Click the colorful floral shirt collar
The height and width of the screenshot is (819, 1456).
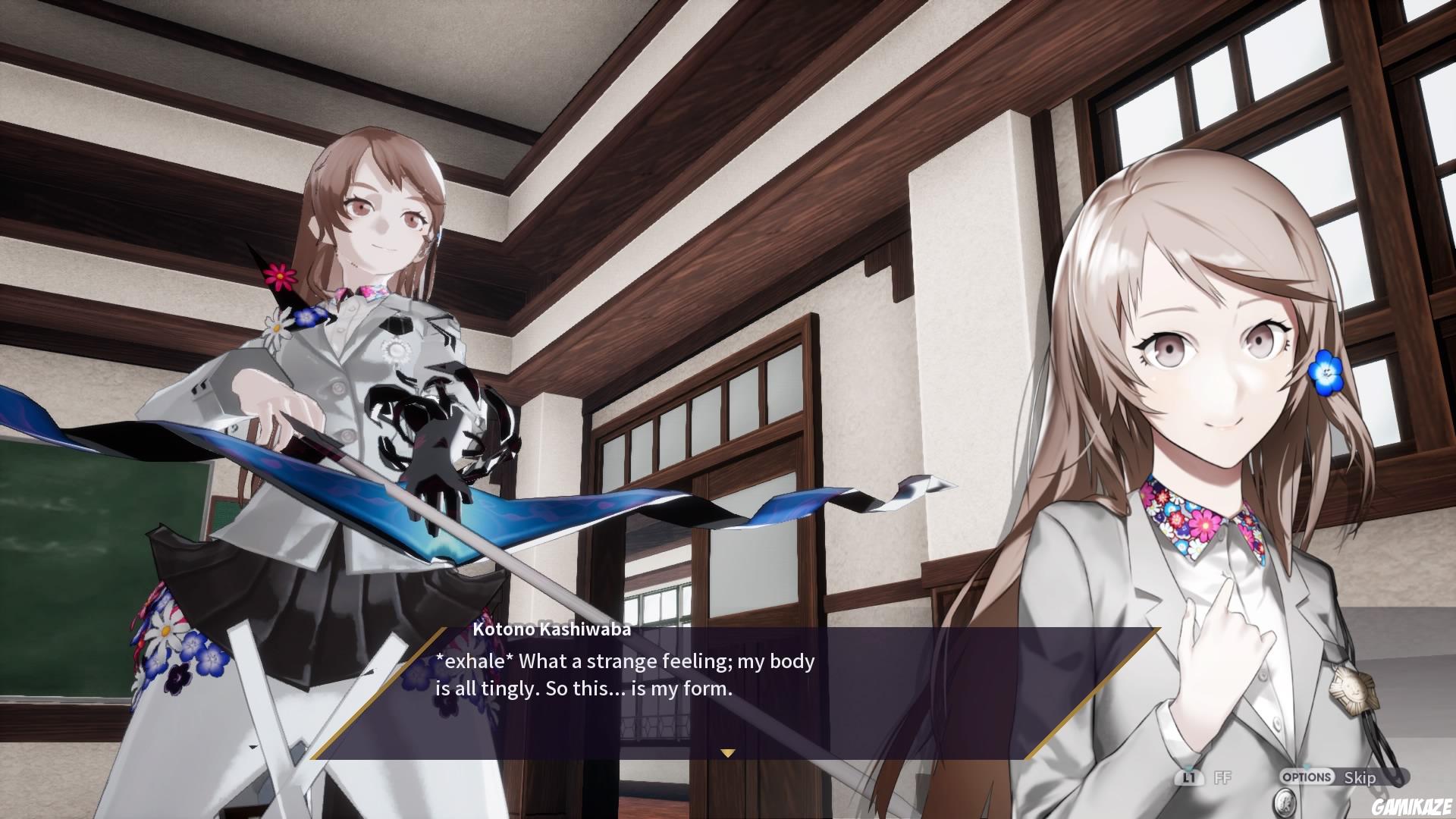point(1183,523)
